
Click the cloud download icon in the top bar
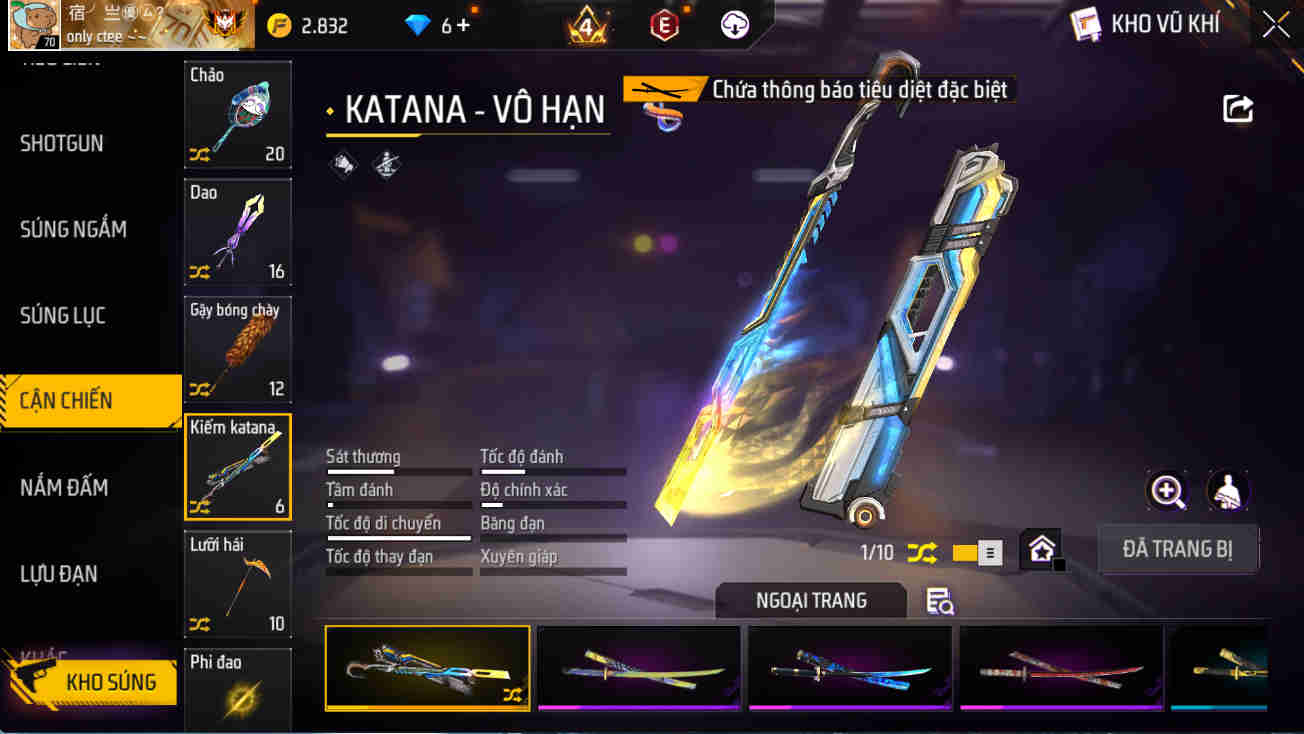pyautogui.click(x=736, y=23)
